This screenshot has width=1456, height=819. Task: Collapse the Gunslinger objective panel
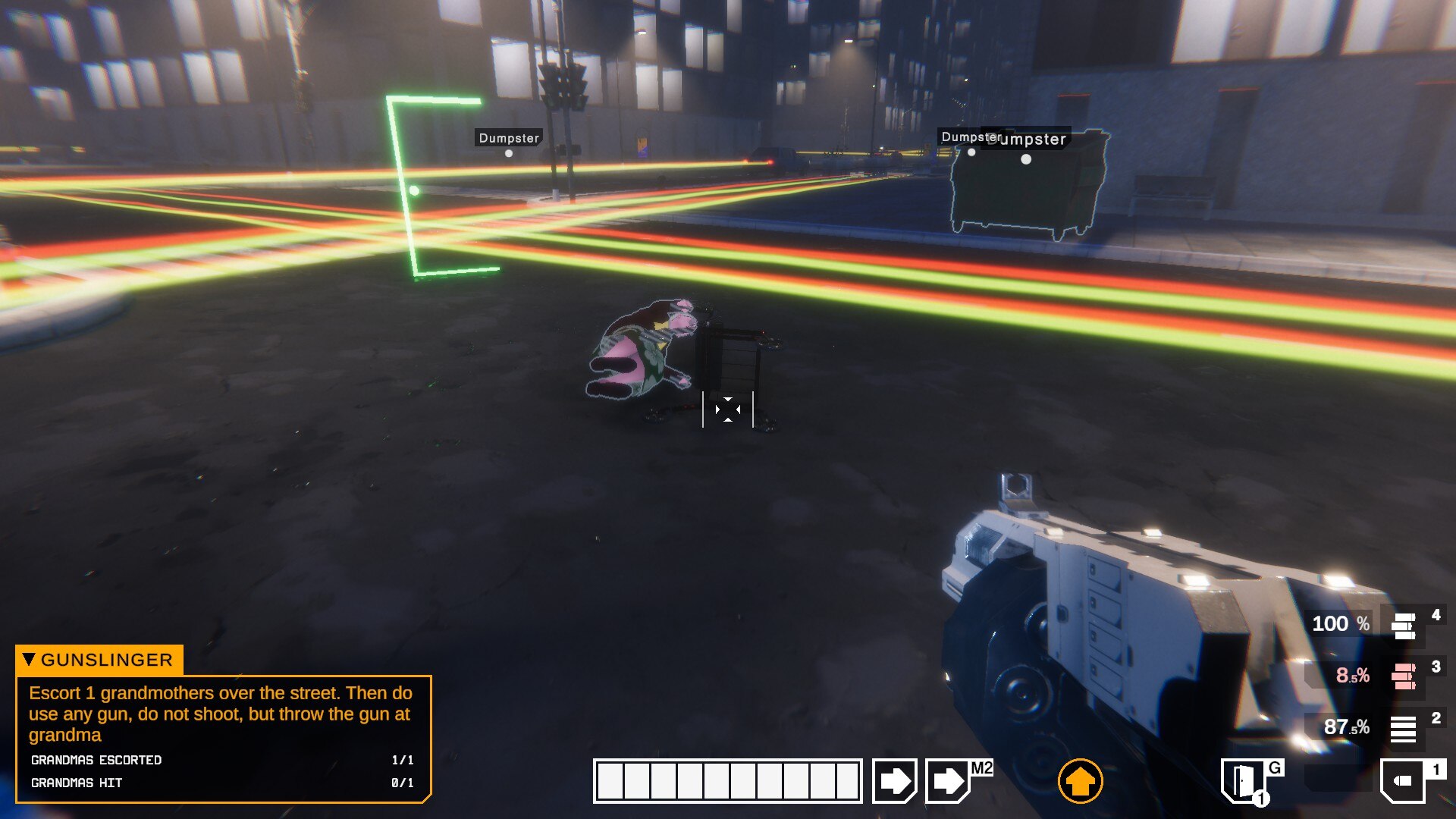pyautogui.click(x=29, y=659)
